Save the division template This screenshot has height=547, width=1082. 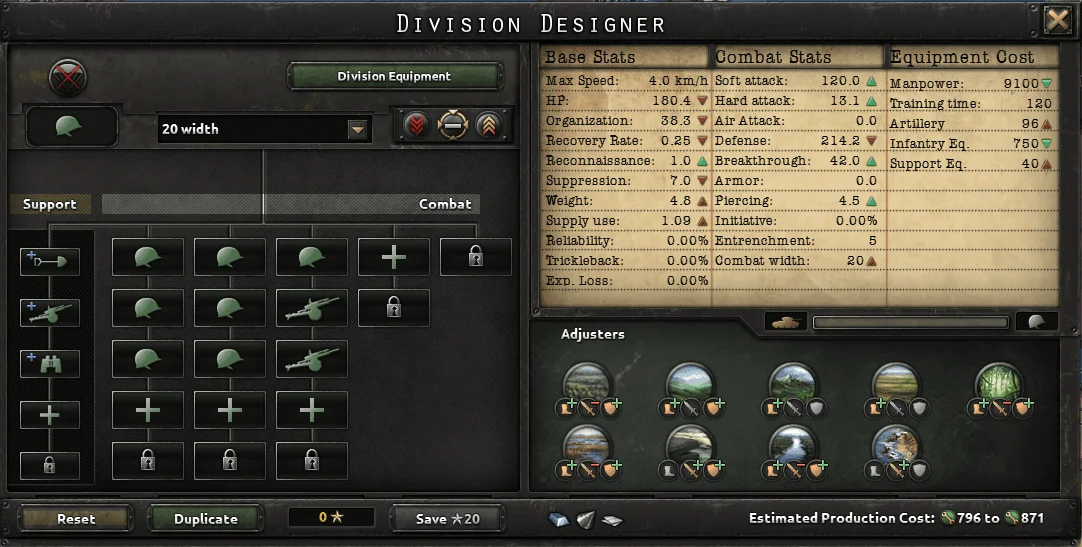point(447,518)
